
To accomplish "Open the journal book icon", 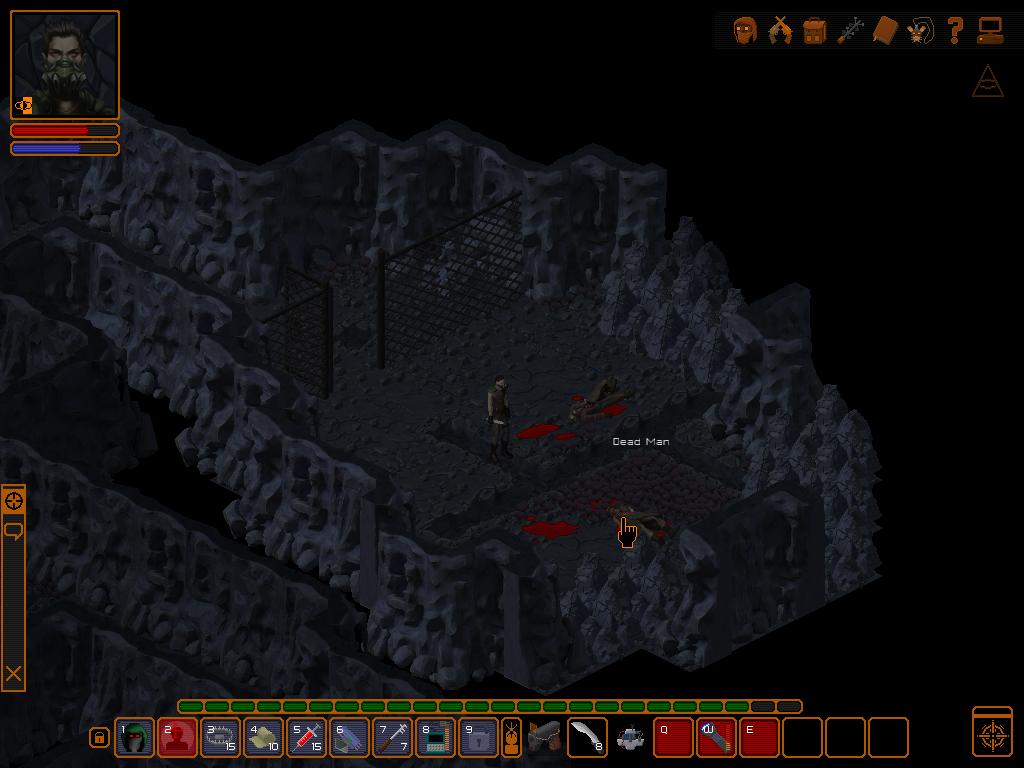I will point(885,30).
